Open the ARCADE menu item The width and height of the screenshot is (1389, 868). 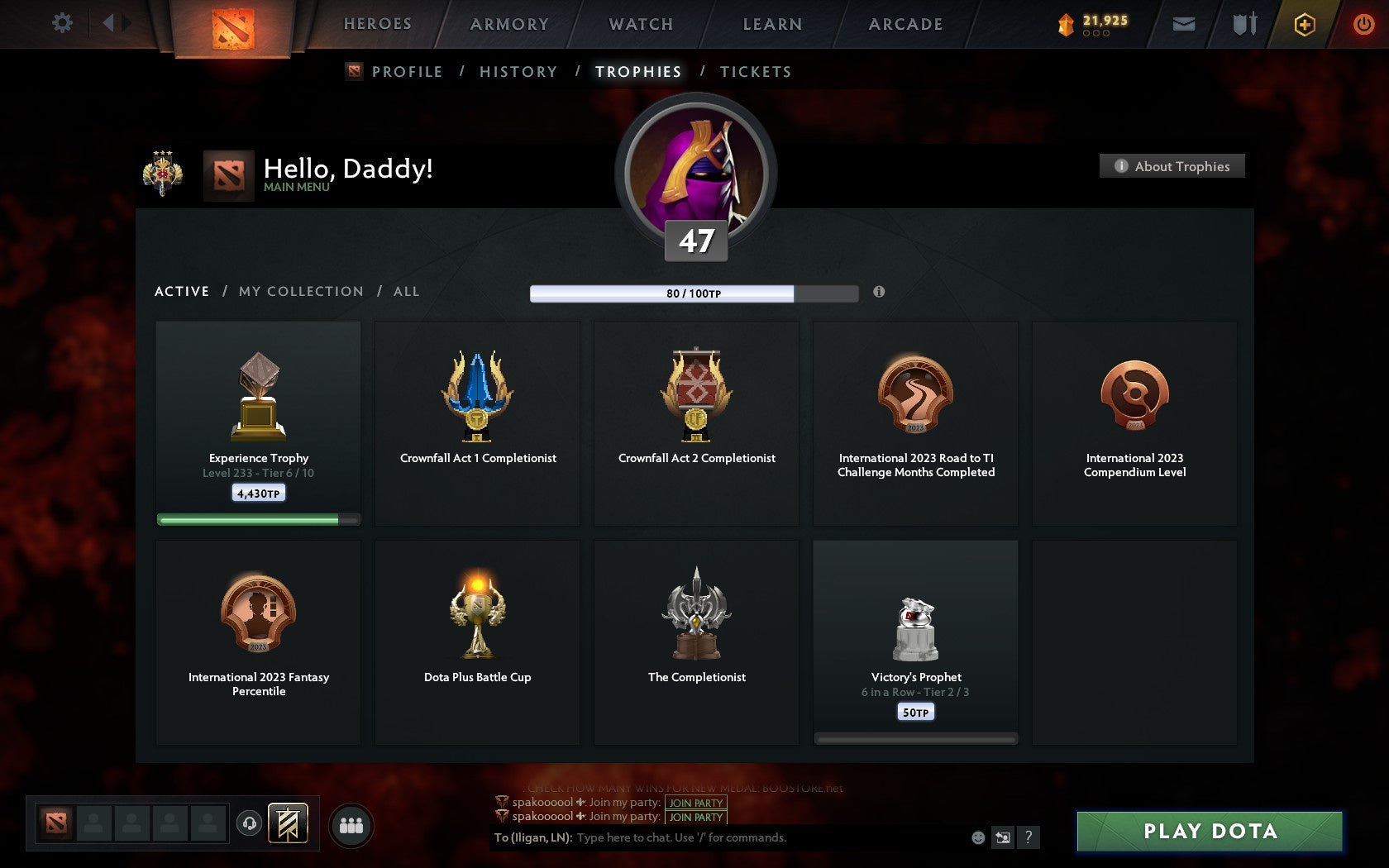[905, 24]
